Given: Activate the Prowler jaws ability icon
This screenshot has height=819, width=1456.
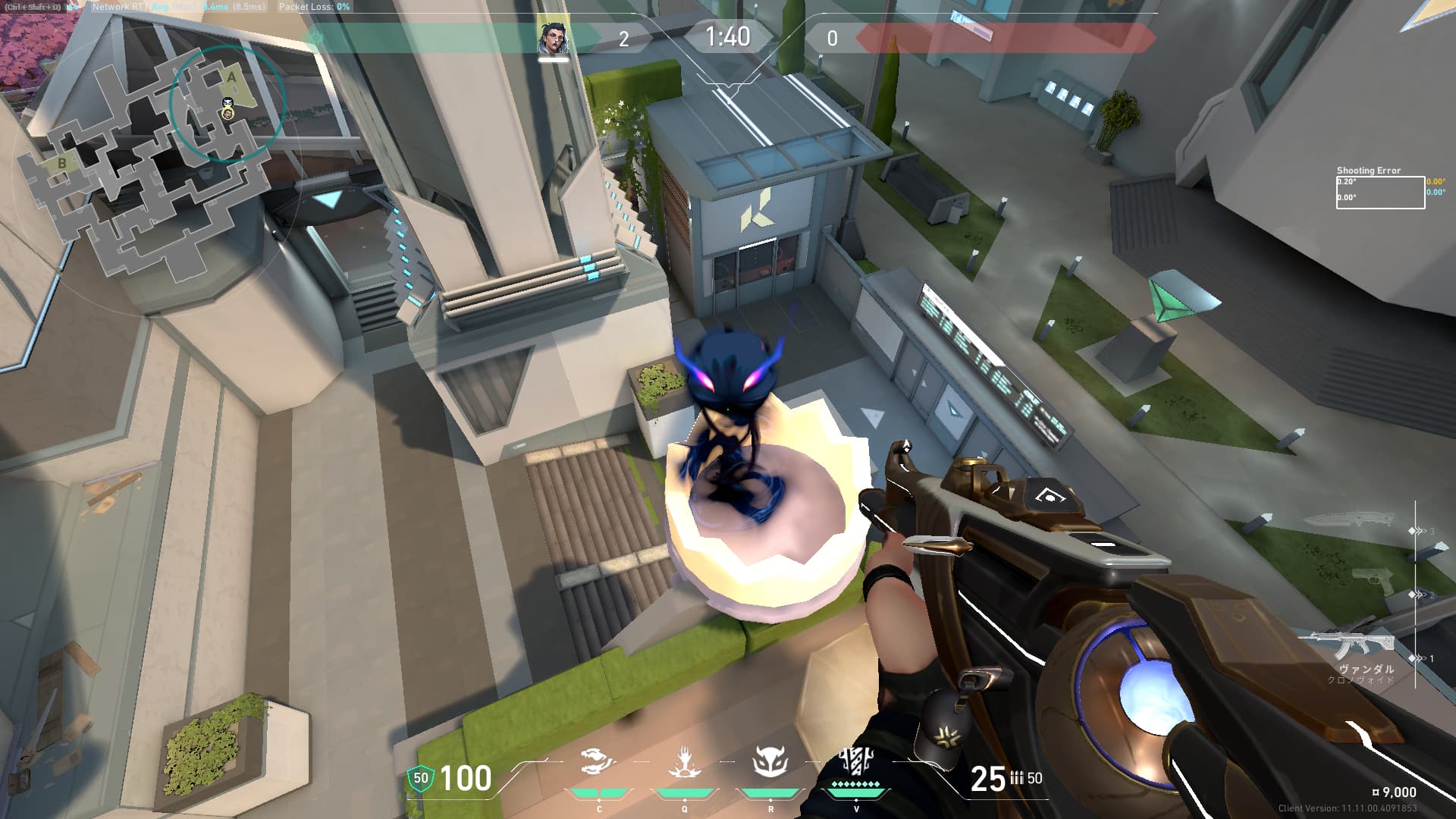Looking at the screenshot, I should (598, 761).
